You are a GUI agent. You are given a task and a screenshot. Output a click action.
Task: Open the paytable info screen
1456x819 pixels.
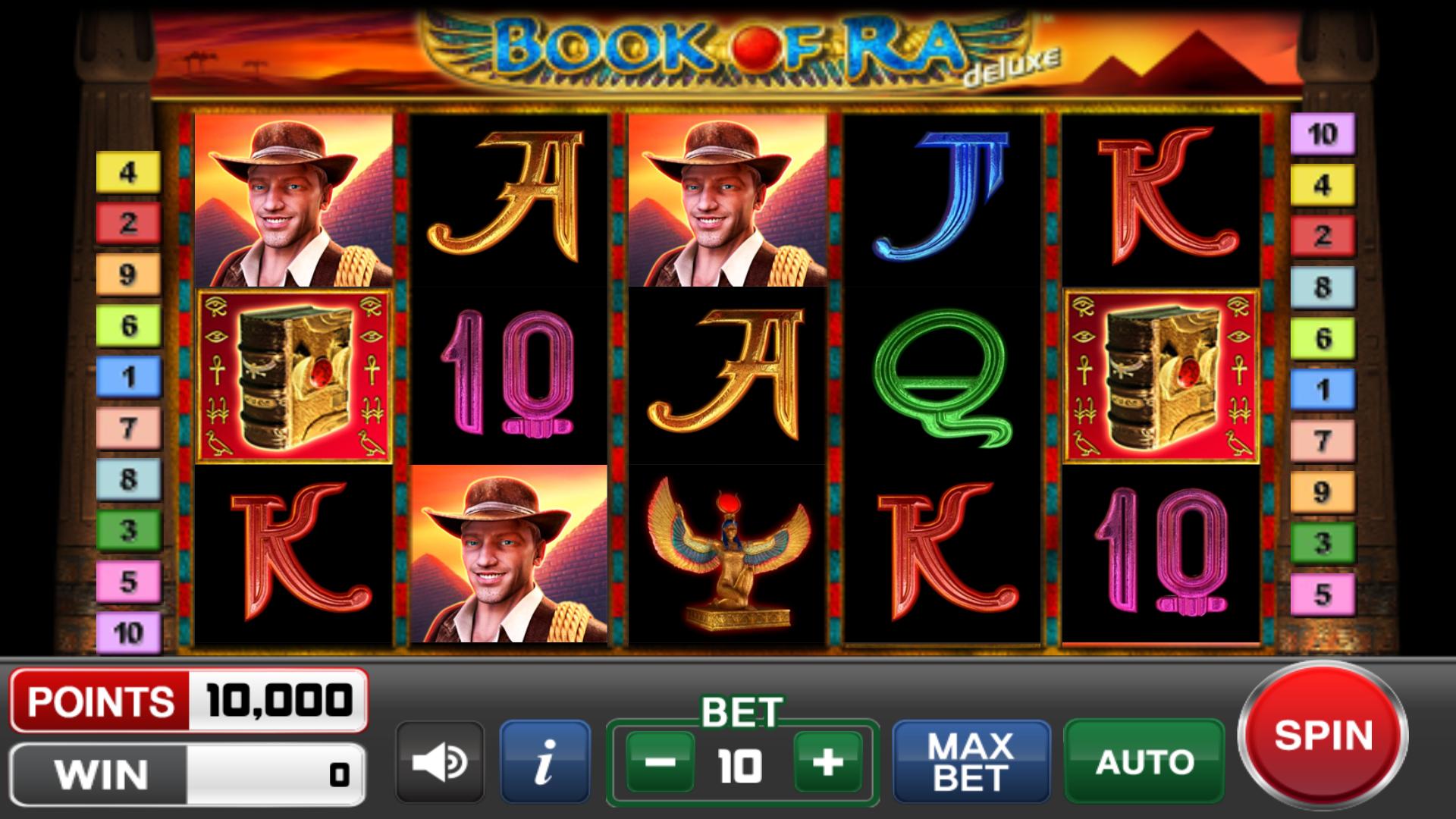(543, 761)
